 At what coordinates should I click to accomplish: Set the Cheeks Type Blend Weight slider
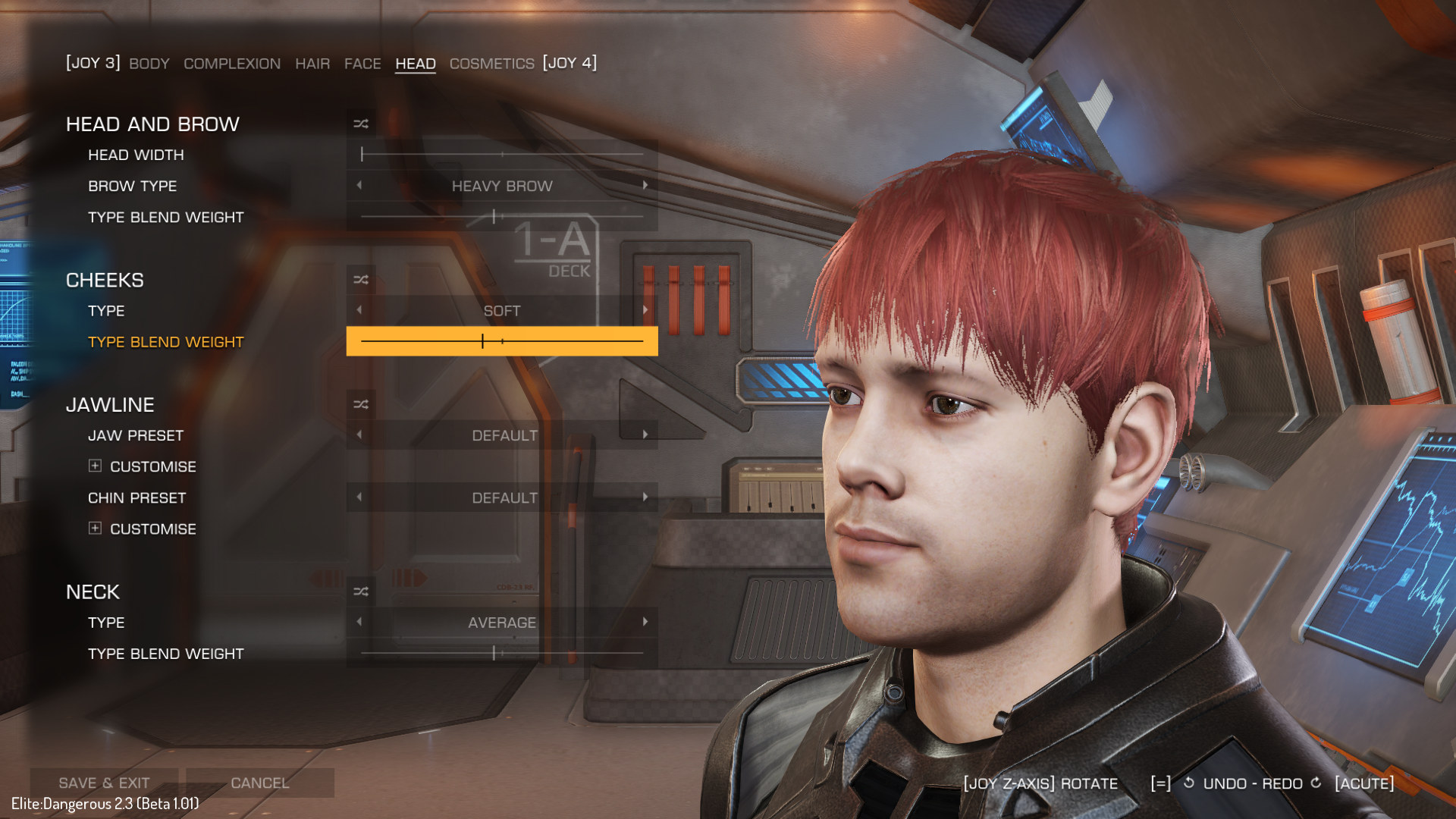(x=502, y=342)
